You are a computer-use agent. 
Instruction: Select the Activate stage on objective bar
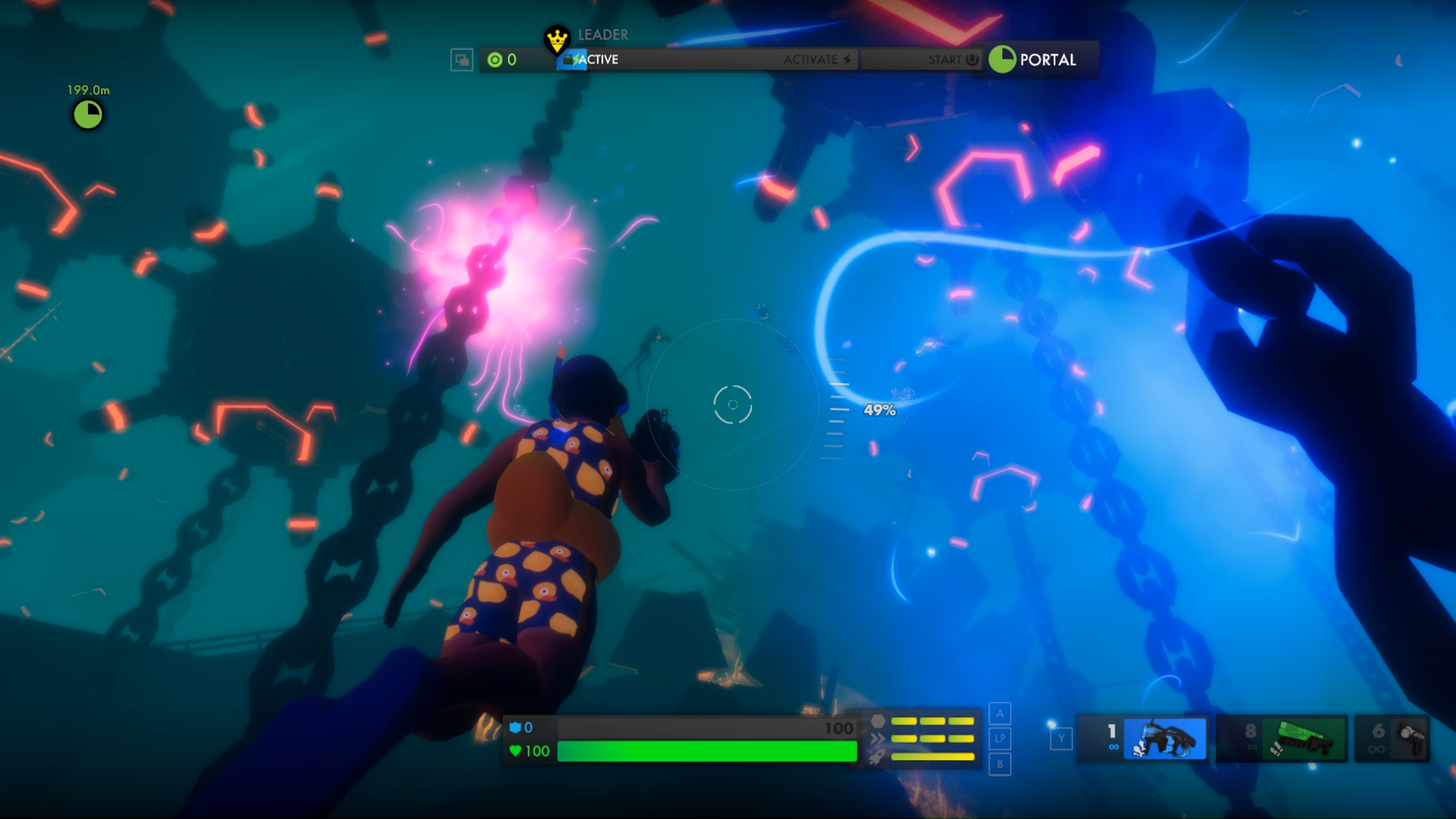tap(817, 59)
